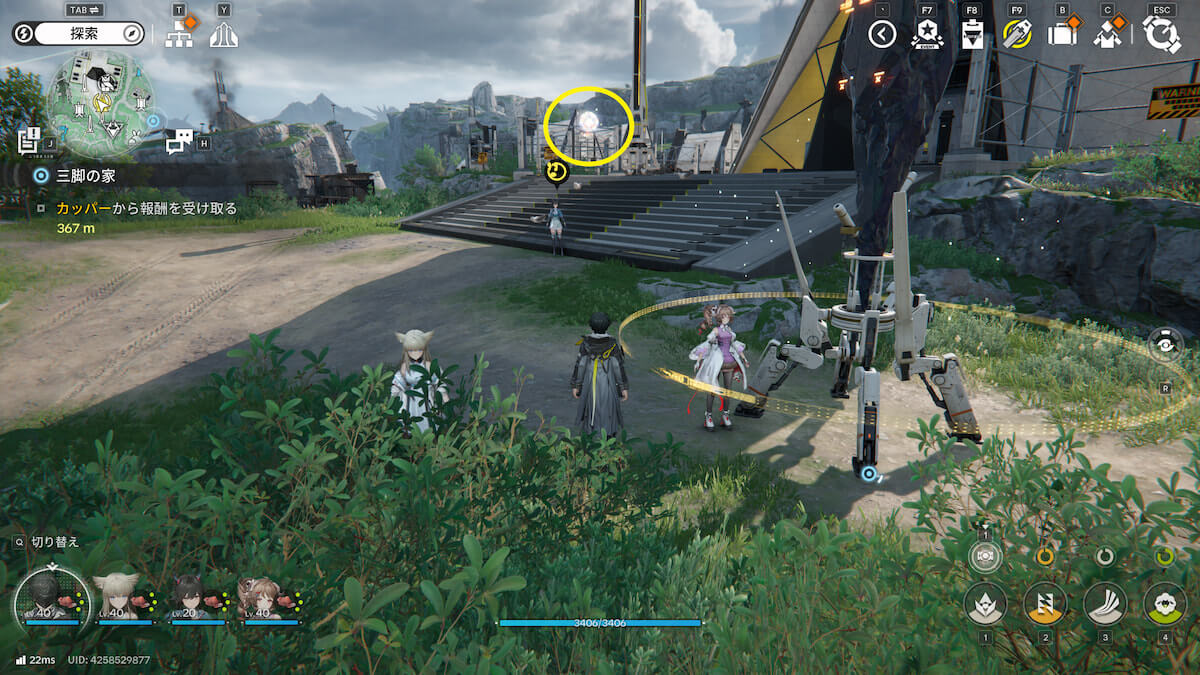
Task: Open the circular minimap
Action: 98,104
